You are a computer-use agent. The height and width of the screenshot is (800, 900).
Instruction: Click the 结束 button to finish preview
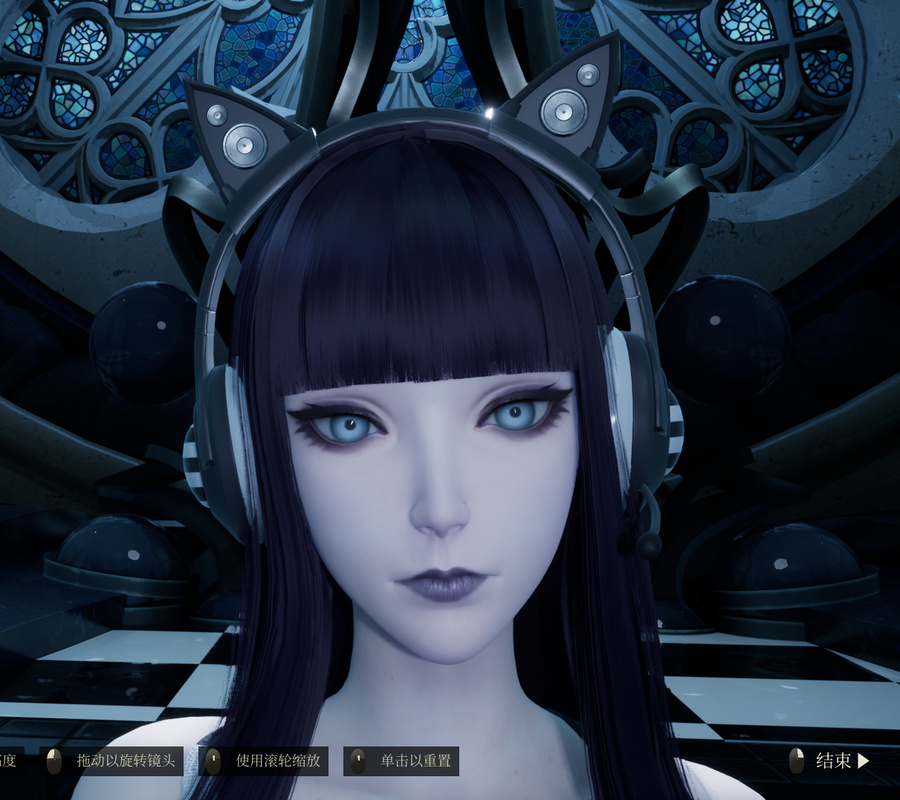click(x=832, y=761)
